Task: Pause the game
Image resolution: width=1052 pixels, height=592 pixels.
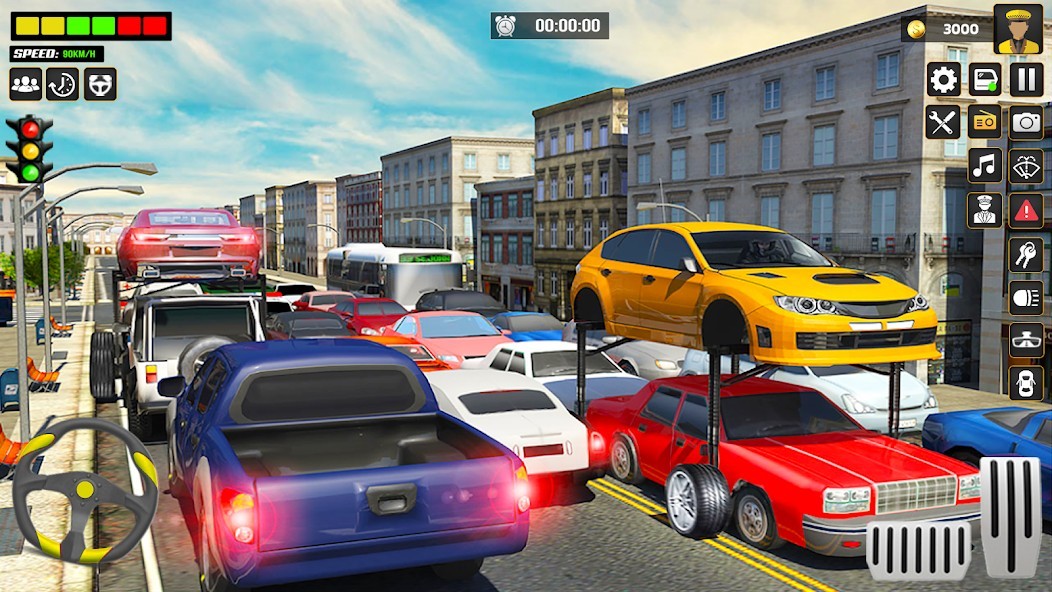Action: click(x=1026, y=79)
